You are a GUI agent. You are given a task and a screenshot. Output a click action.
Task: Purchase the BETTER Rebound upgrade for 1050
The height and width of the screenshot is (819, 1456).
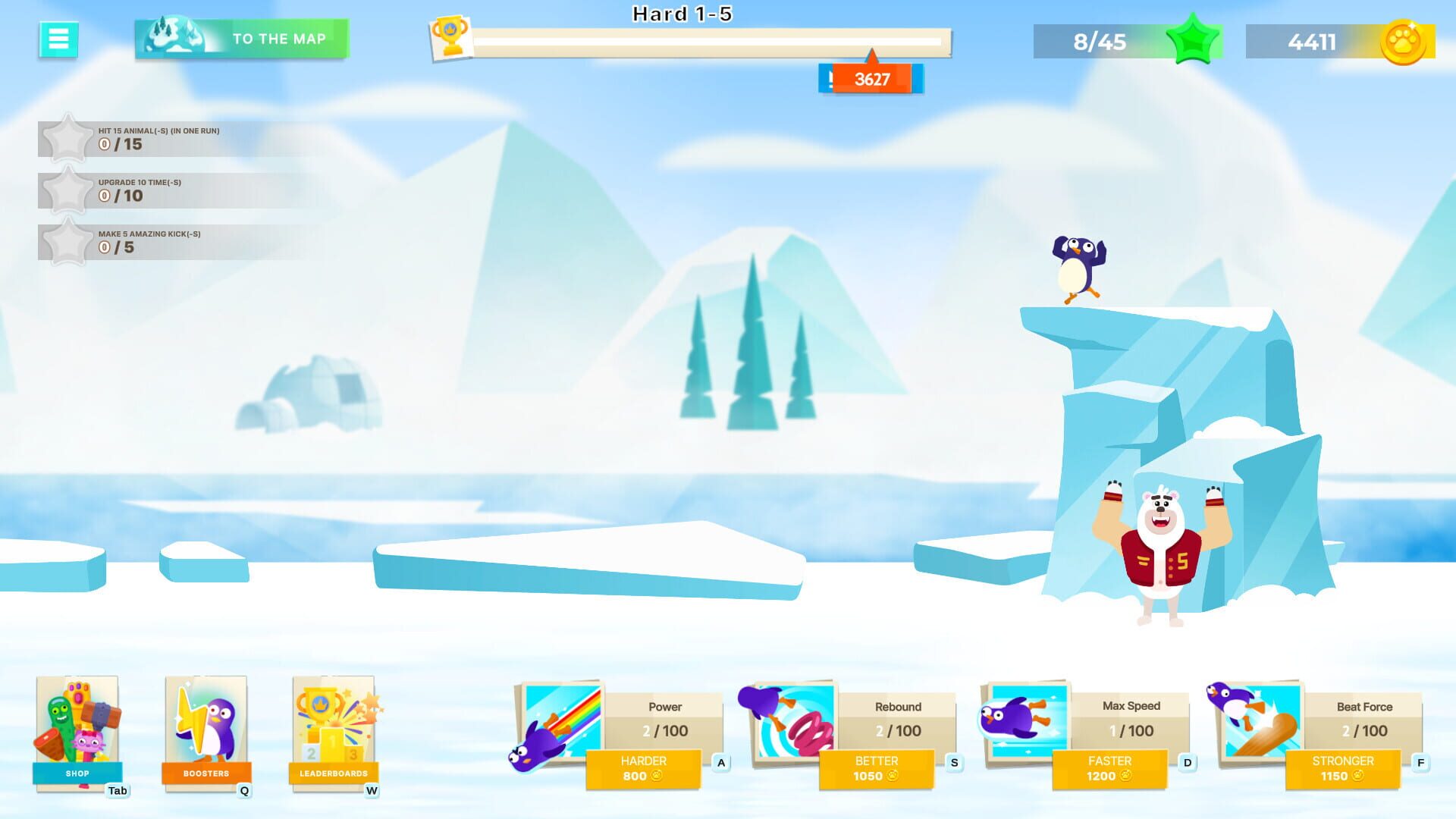(877, 767)
